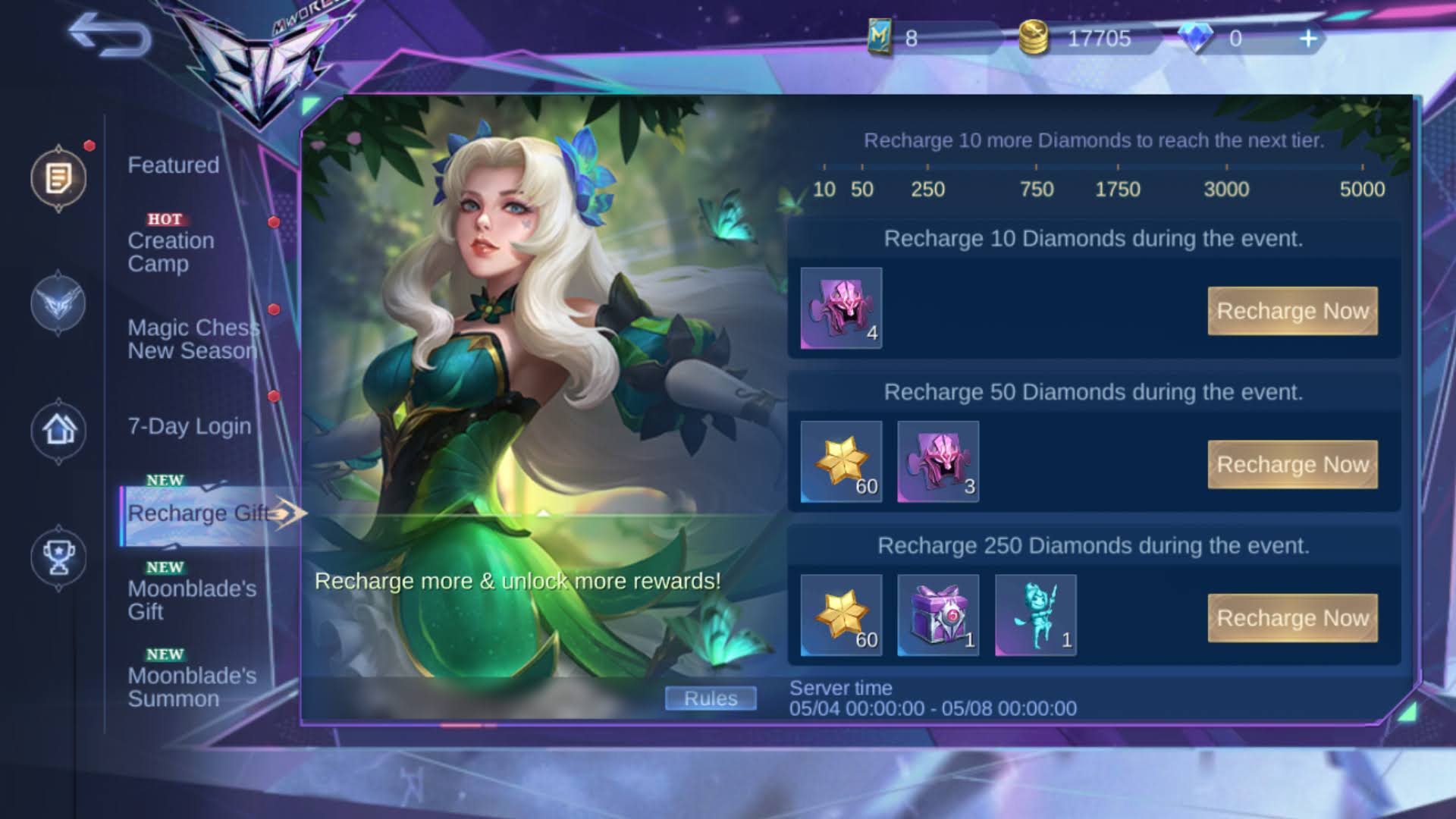Switch to the Featured tab

coord(172,165)
